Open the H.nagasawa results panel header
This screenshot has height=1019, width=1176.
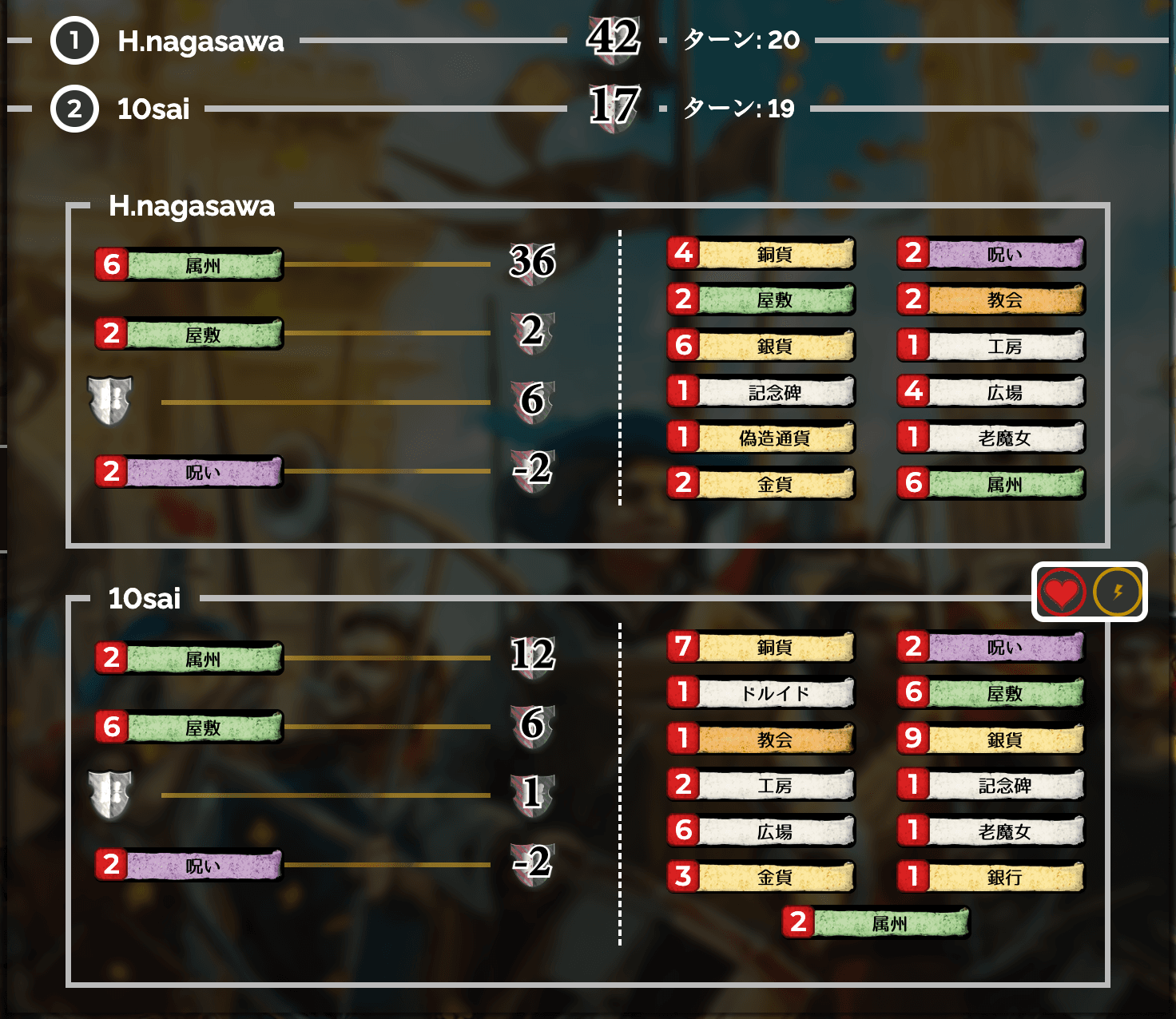pos(192,207)
